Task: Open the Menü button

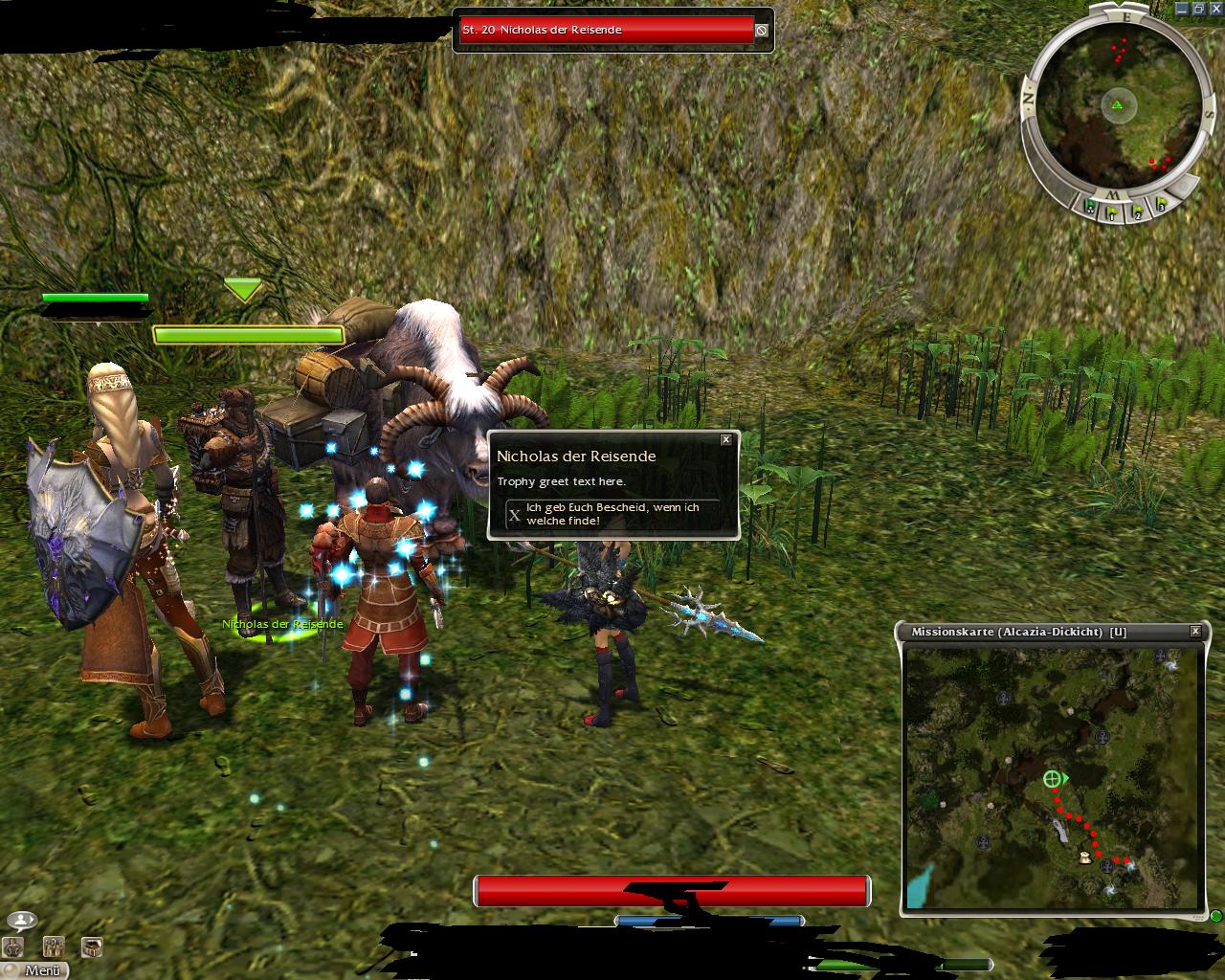Action: coord(34,969)
